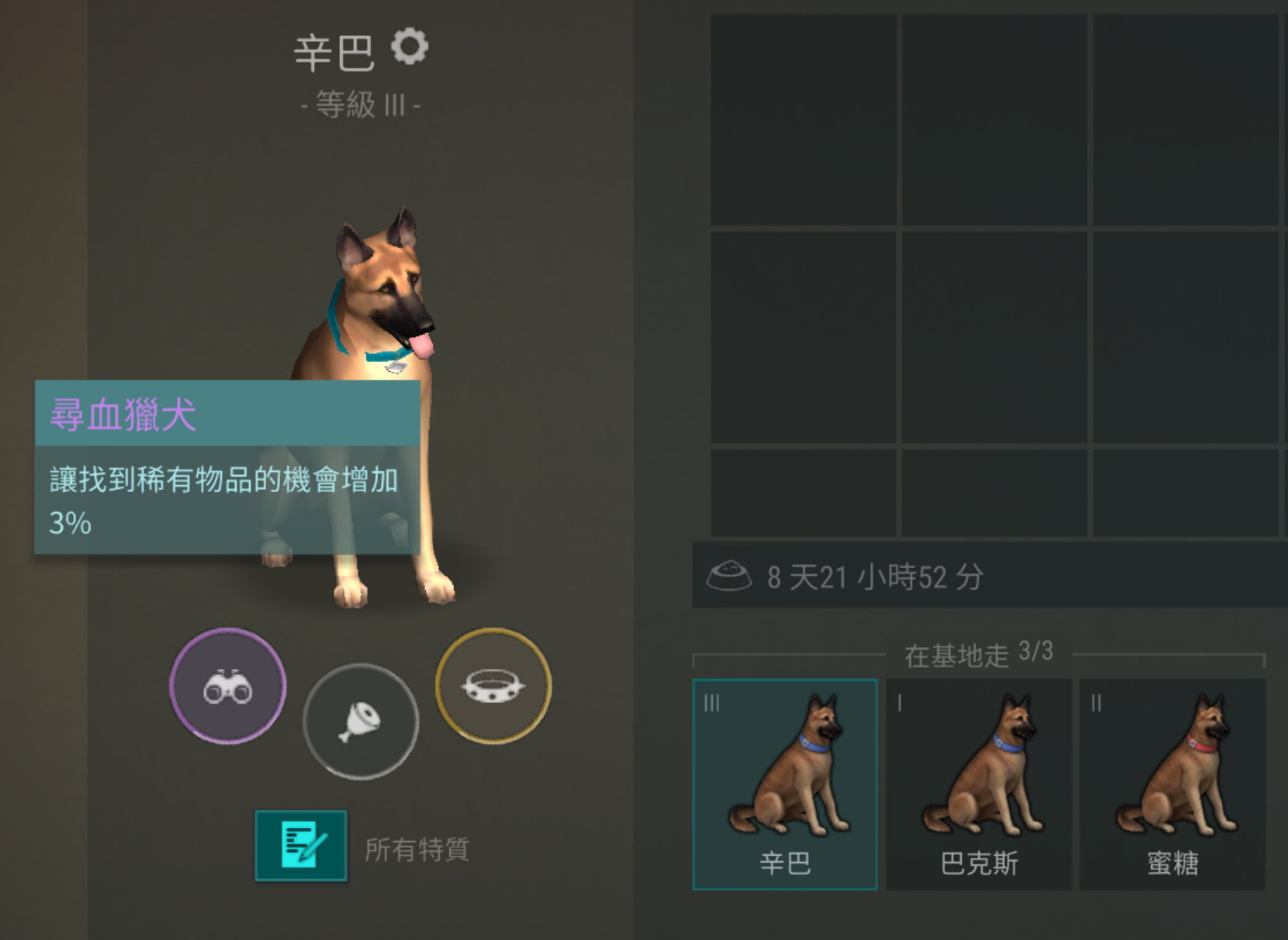Collapse the 等級 III rank display
This screenshot has height=940, width=1288.
click(358, 104)
